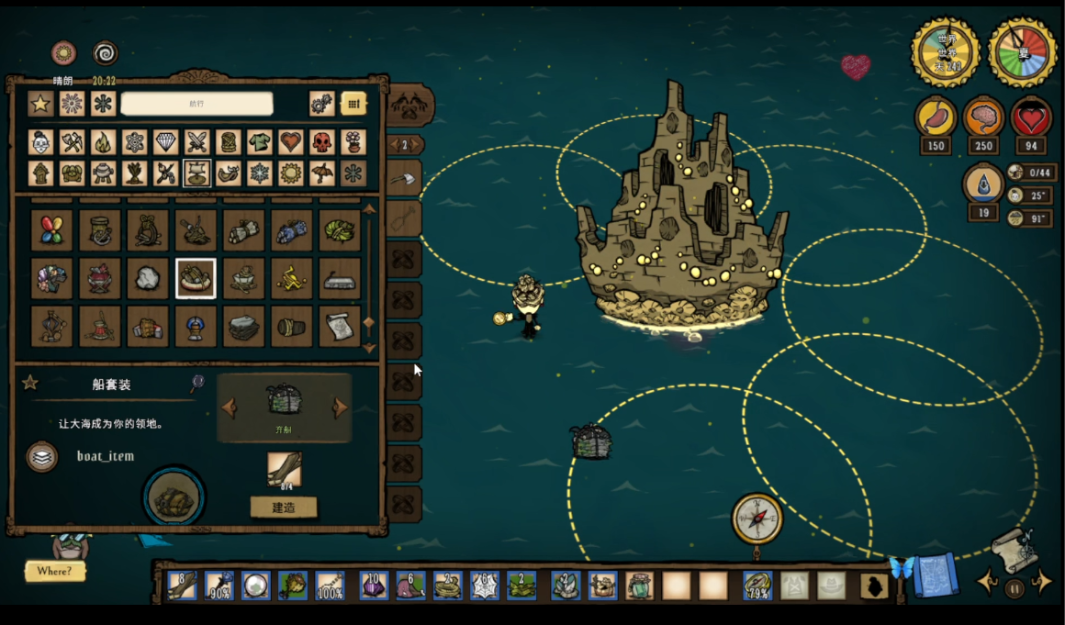Select the crossed swords fight filter
This screenshot has height=625, width=1065.
point(196,142)
